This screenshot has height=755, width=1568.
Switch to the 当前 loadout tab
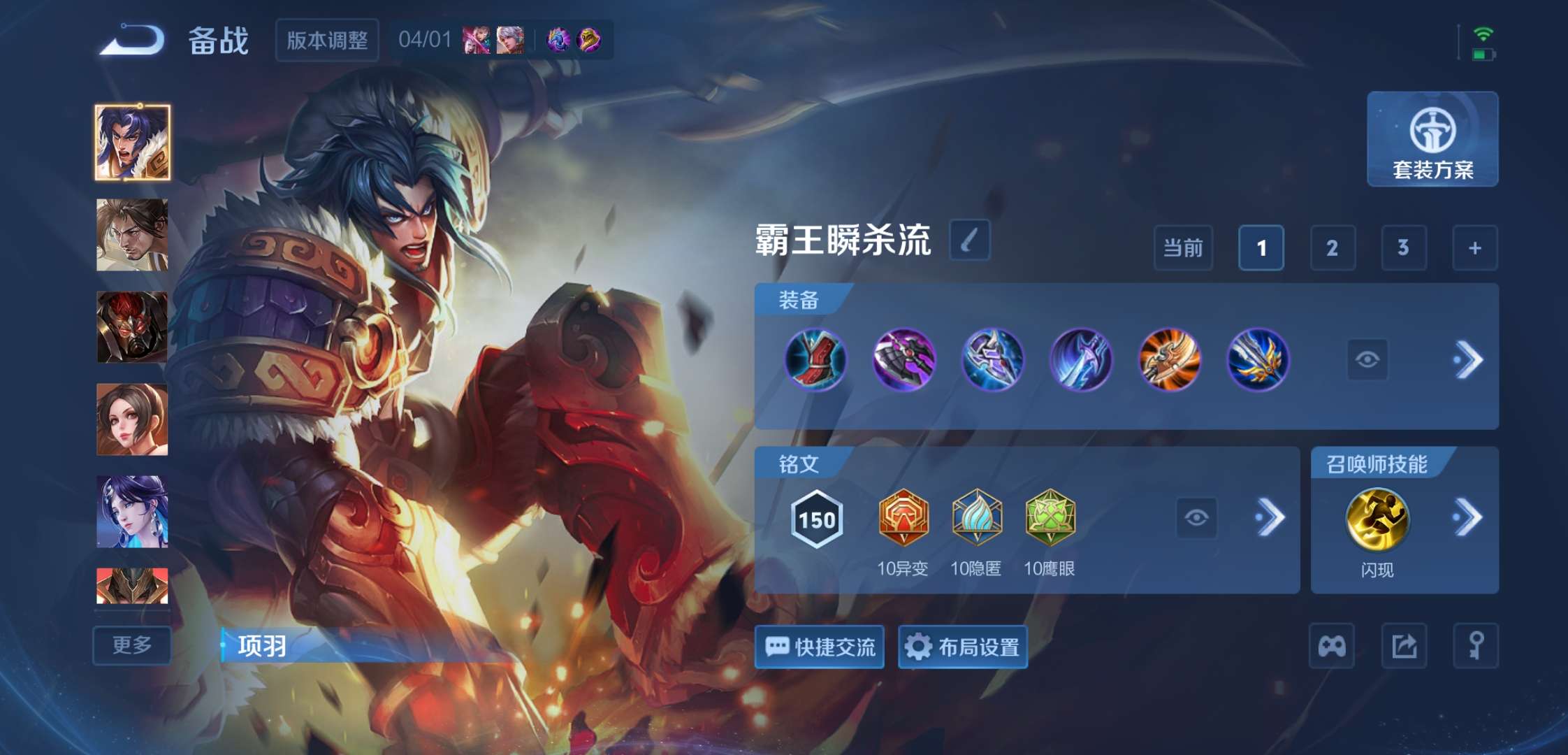click(1184, 248)
